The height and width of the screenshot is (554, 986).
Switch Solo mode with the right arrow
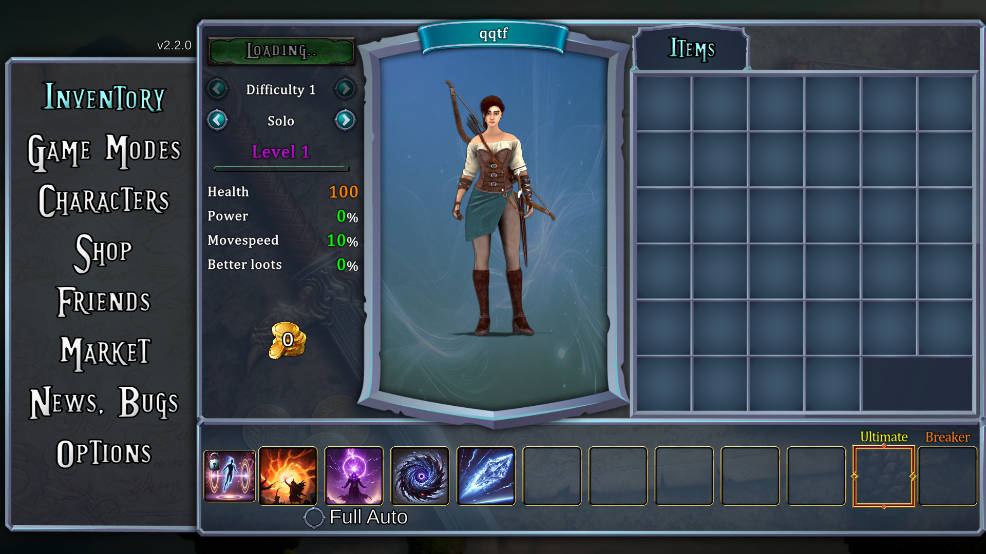345,120
